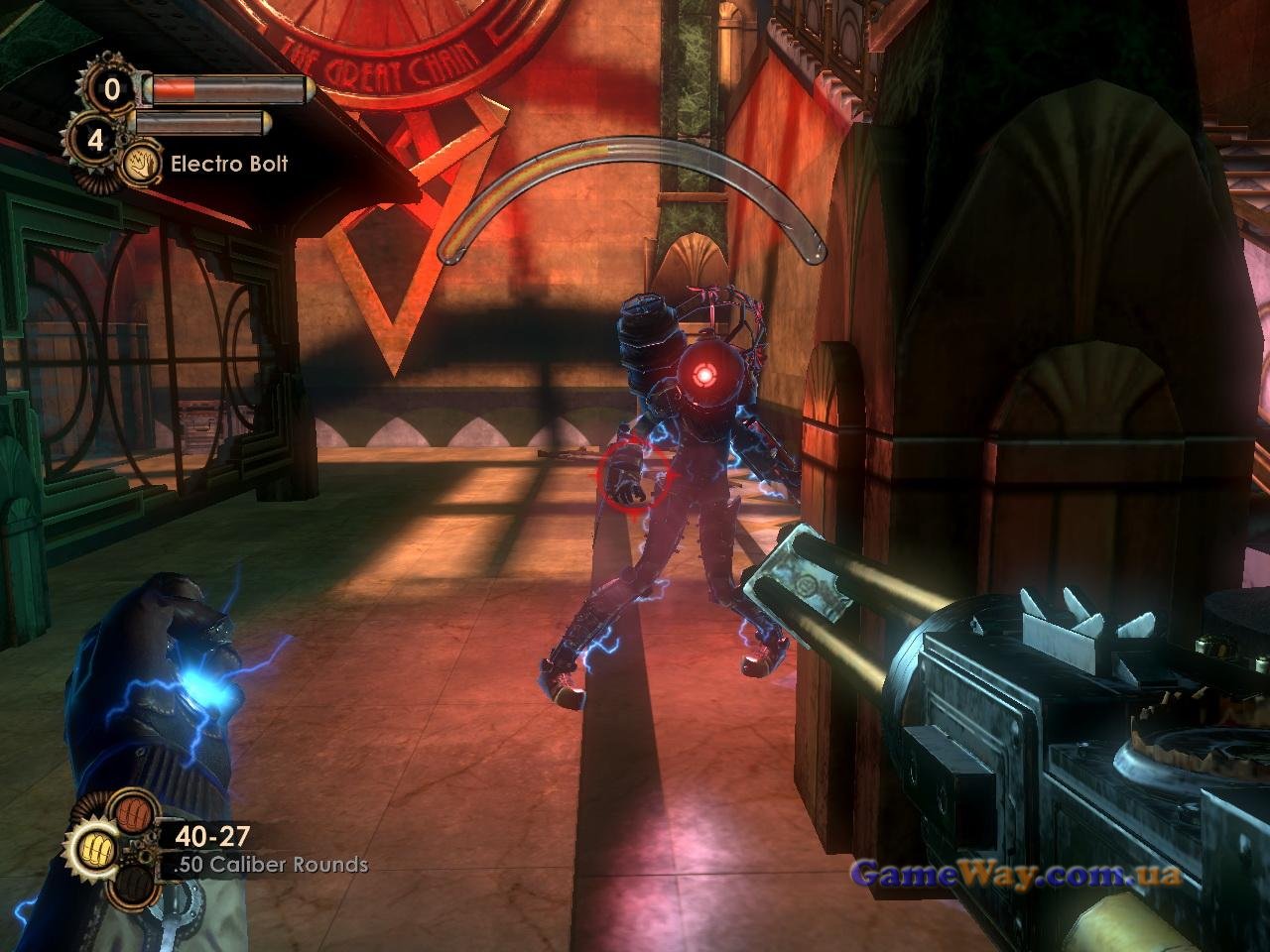
Task: Switch to the dark bottom ammo type icon
Action: (x=133, y=886)
